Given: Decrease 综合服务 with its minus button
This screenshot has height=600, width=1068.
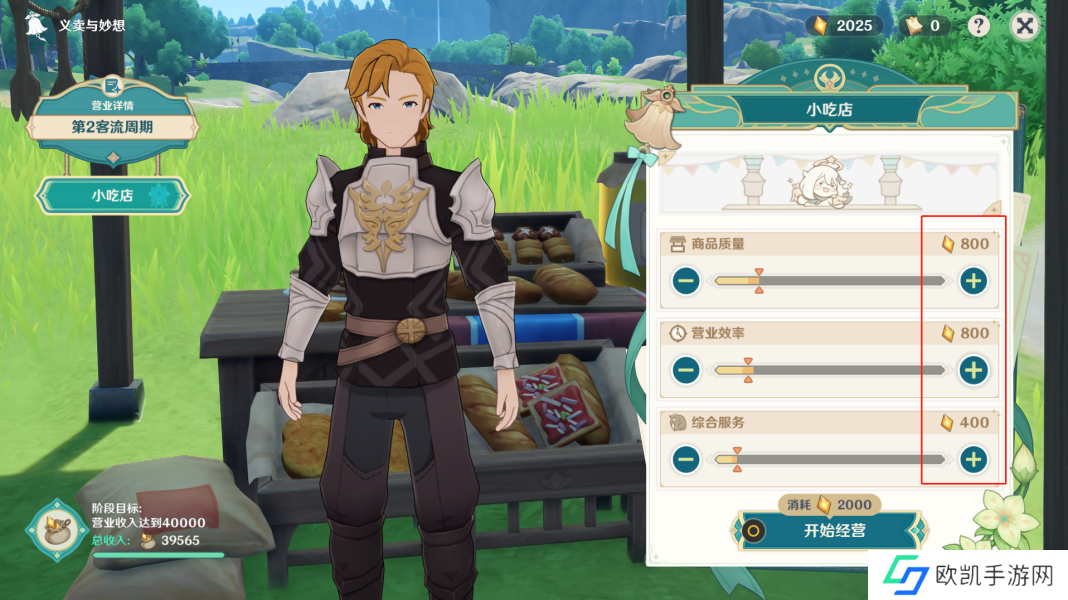Looking at the screenshot, I should [x=686, y=460].
